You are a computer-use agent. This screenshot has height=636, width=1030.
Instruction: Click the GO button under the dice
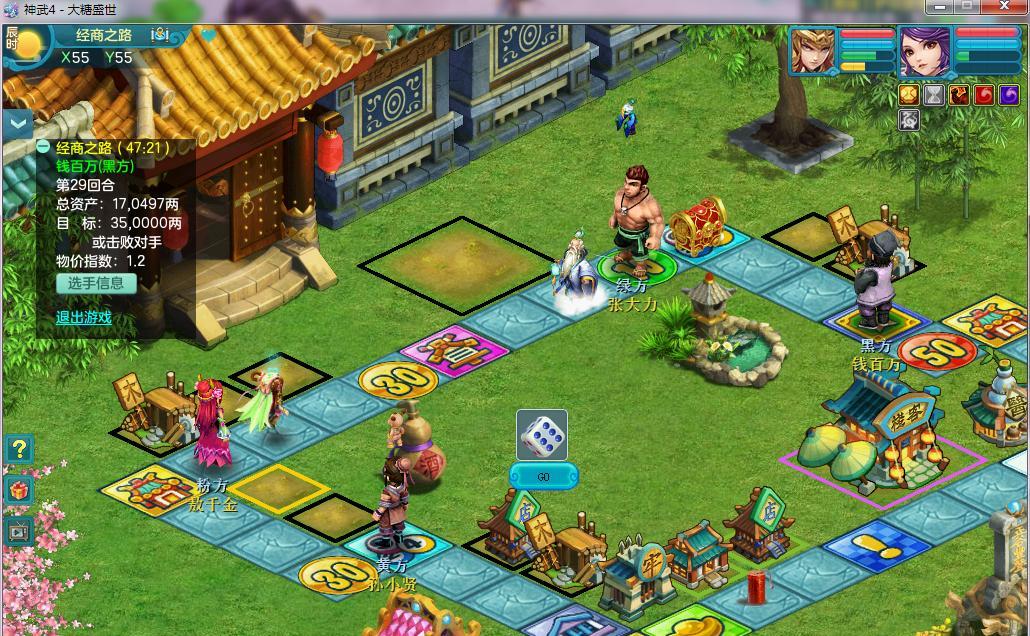(x=544, y=477)
